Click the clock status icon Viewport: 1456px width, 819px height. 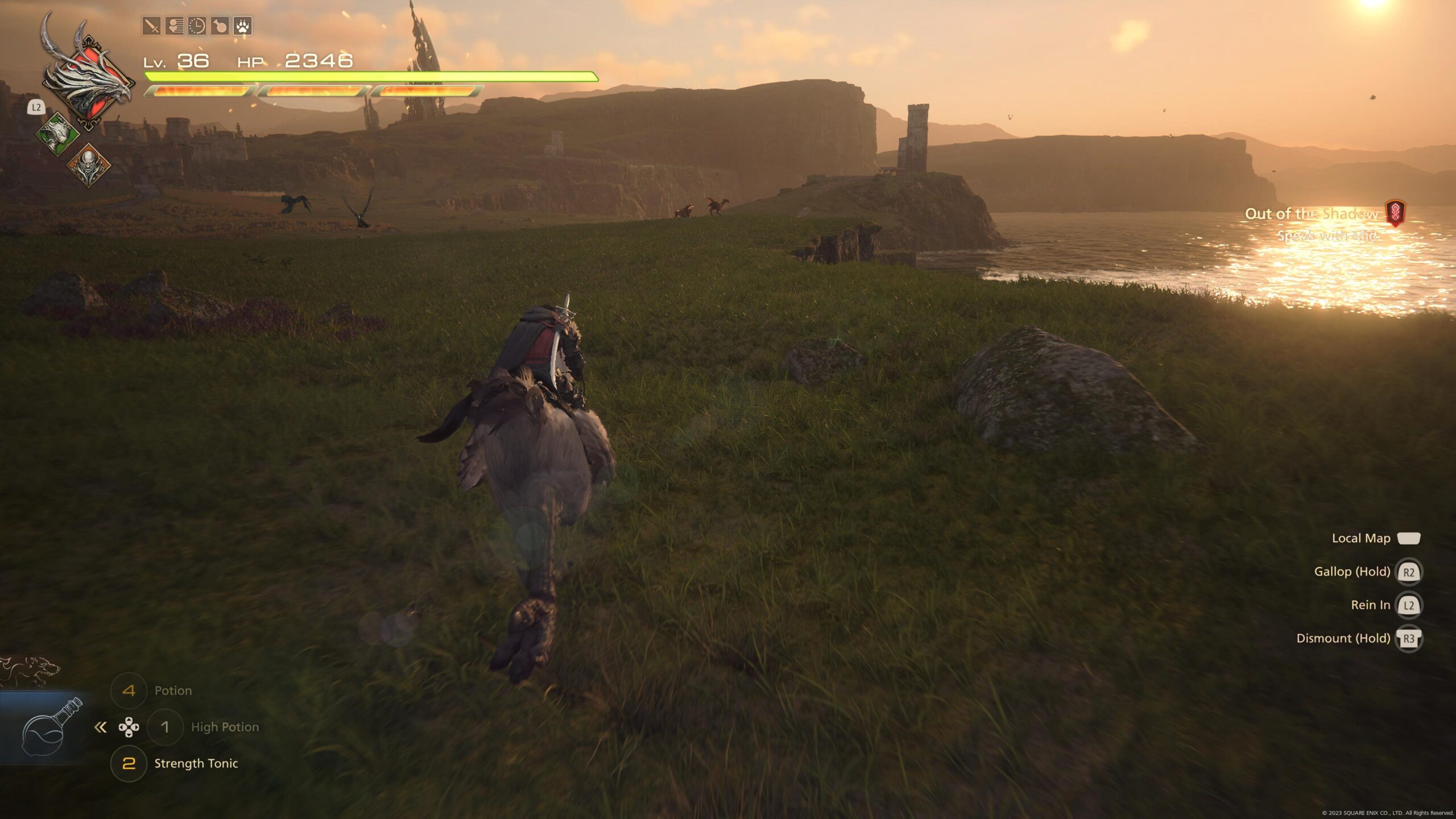(197, 26)
